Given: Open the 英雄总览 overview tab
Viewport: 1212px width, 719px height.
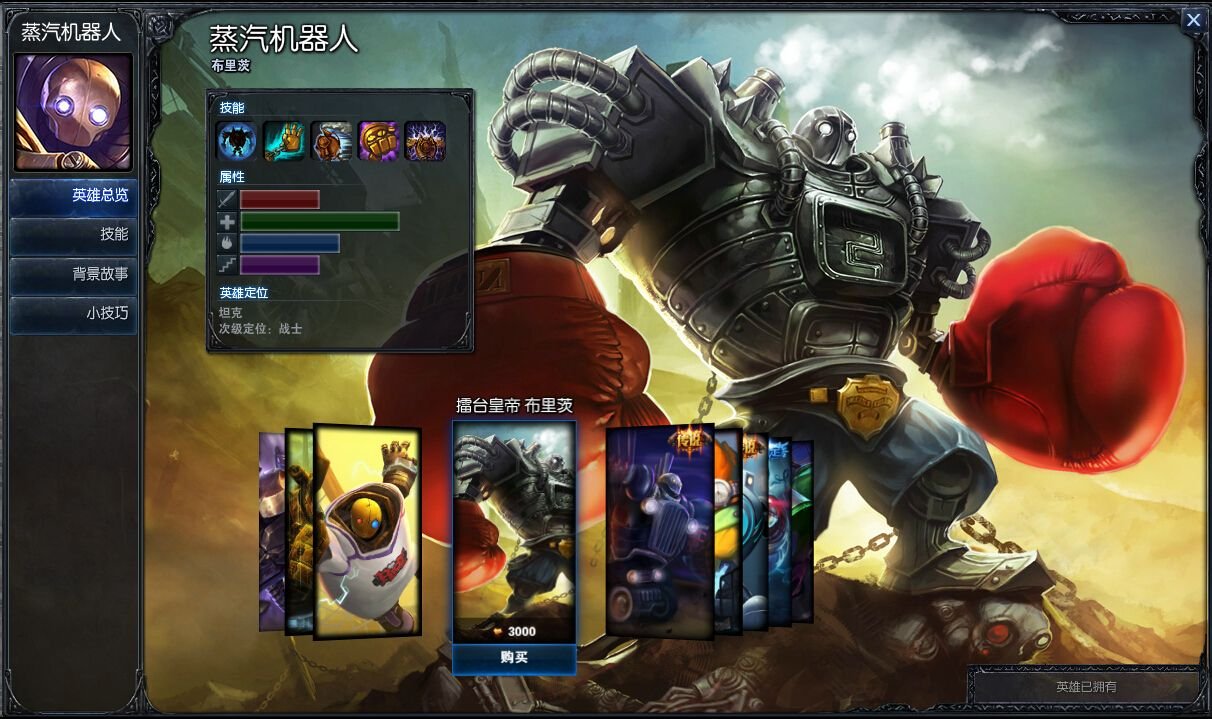Looking at the screenshot, I should (x=74, y=196).
